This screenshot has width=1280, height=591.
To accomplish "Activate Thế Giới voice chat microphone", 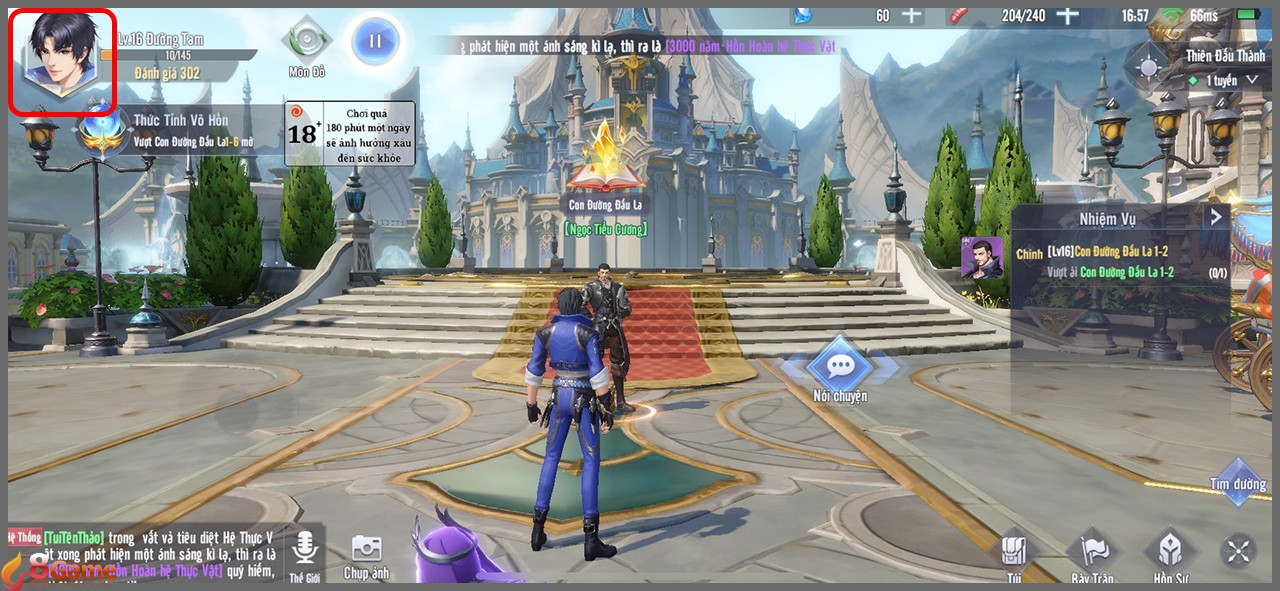I will [304, 550].
